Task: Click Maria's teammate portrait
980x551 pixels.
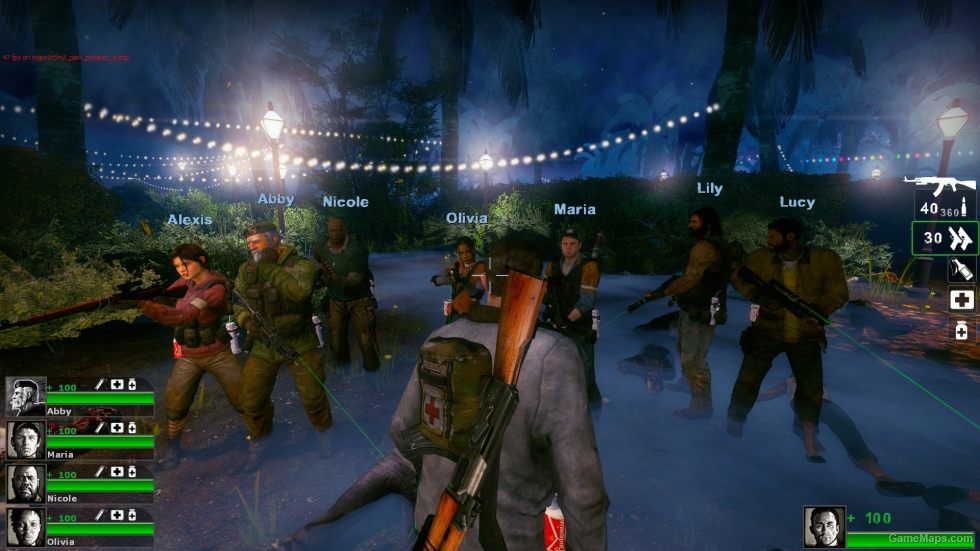Action: [x=25, y=440]
